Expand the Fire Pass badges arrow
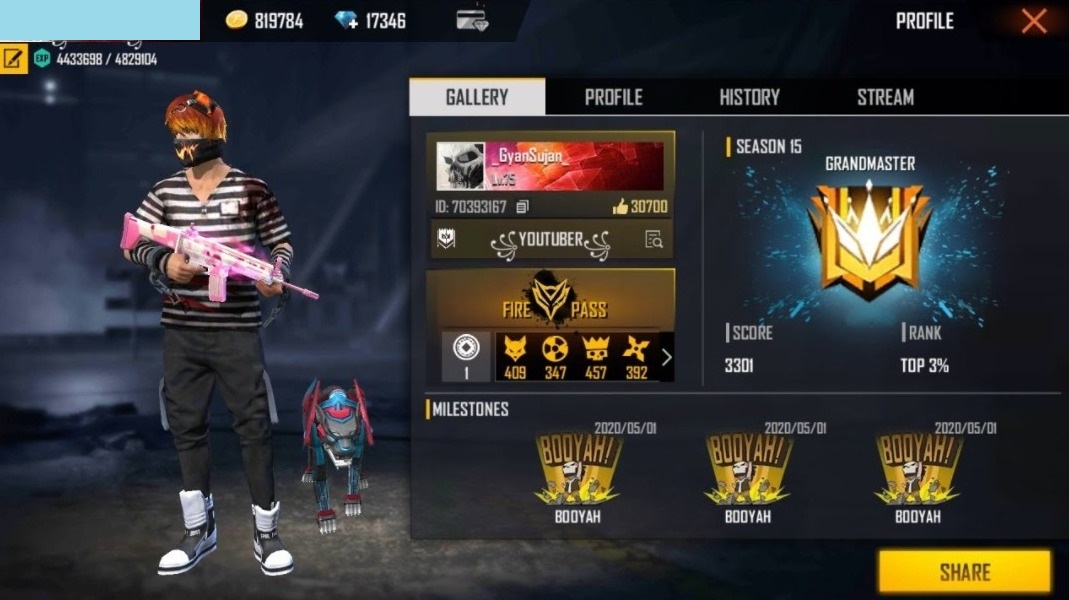The width and height of the screenshot is (1069, 600). click(667, 356)
